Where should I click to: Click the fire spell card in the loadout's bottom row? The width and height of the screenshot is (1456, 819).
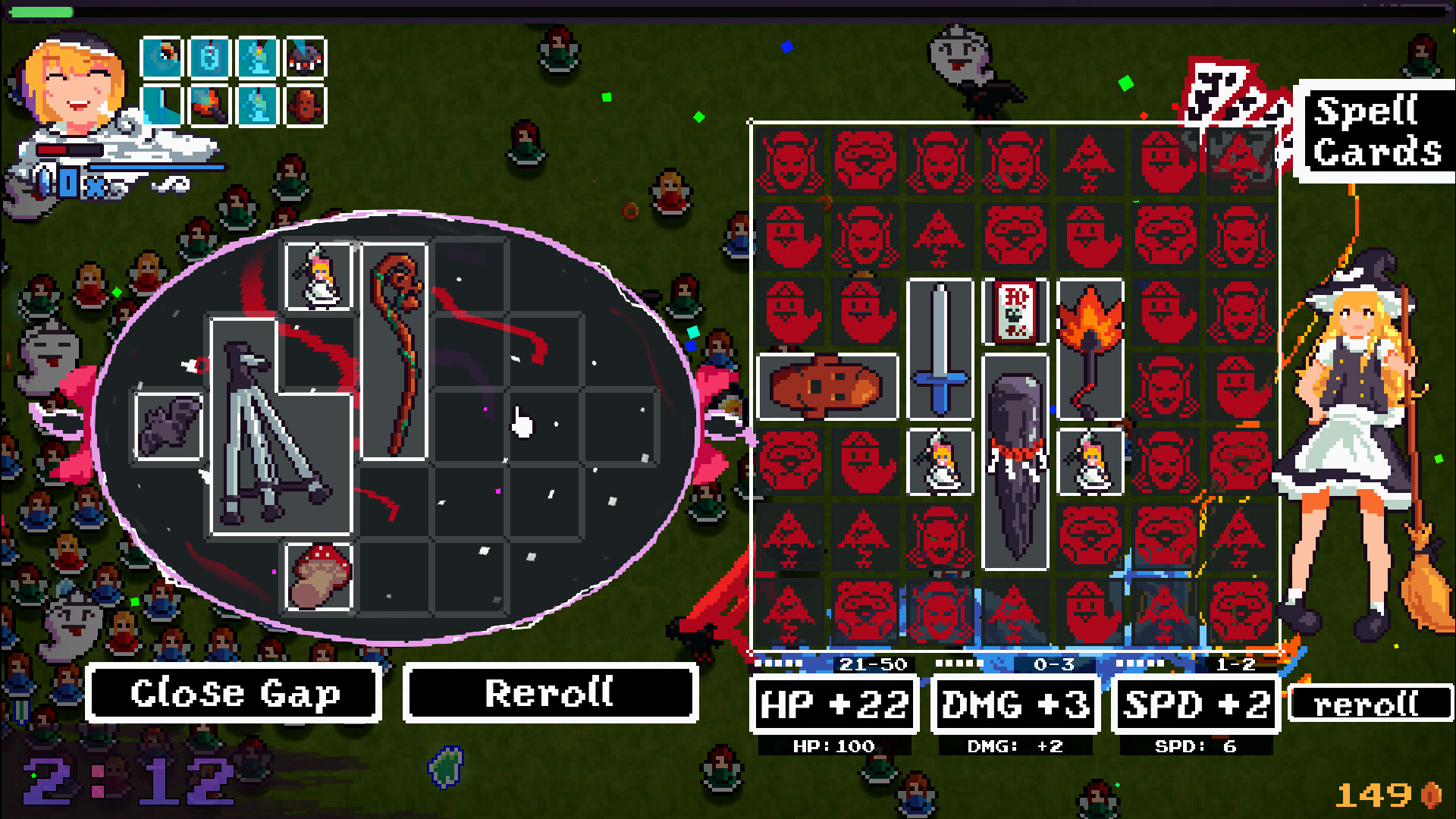click(x=209, y=106)
